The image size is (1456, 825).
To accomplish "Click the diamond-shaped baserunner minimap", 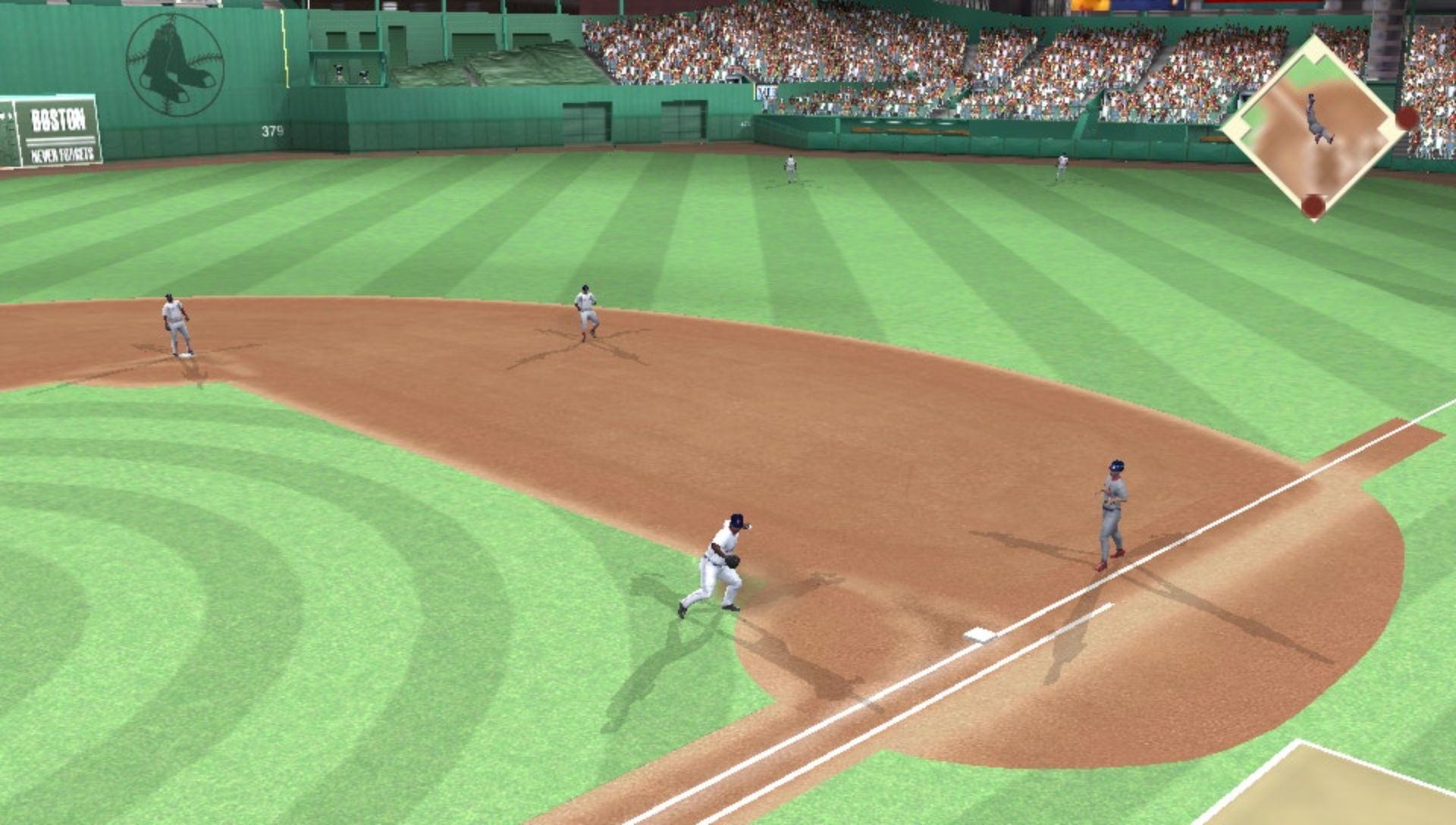I will [x=1314, y=127].
